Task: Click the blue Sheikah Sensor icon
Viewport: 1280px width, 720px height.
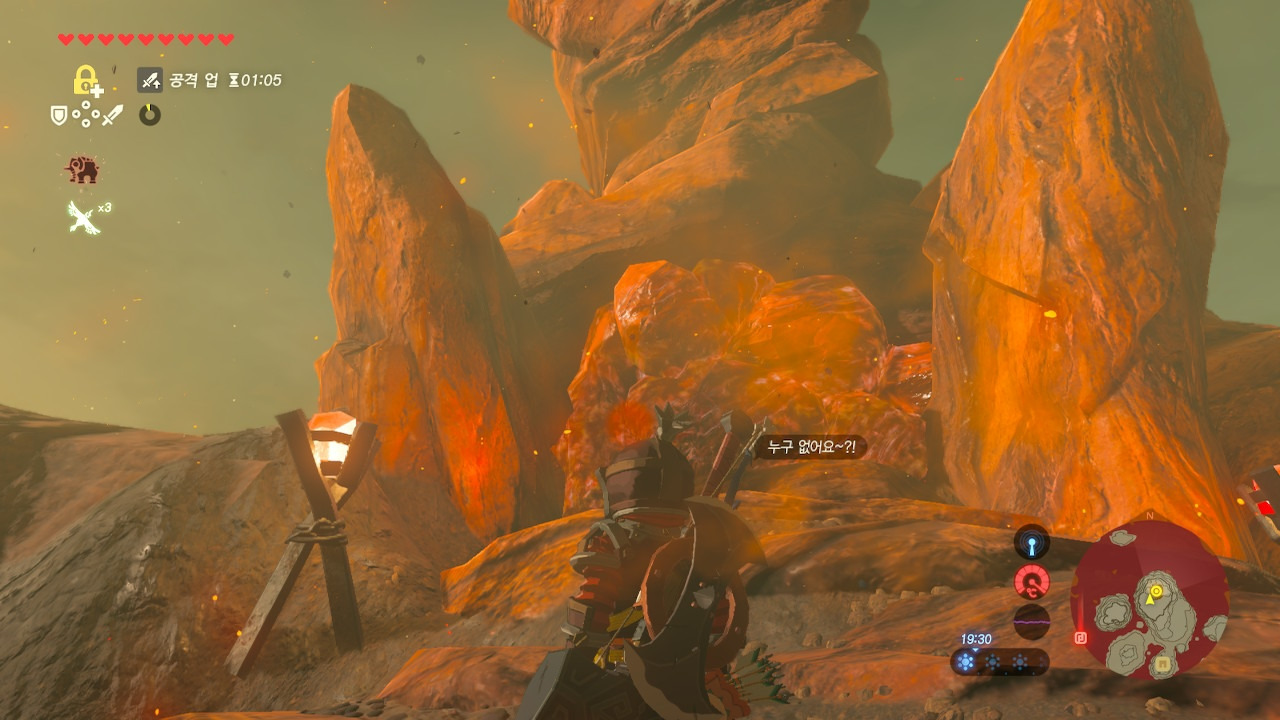Action: tap(1031, 543)
